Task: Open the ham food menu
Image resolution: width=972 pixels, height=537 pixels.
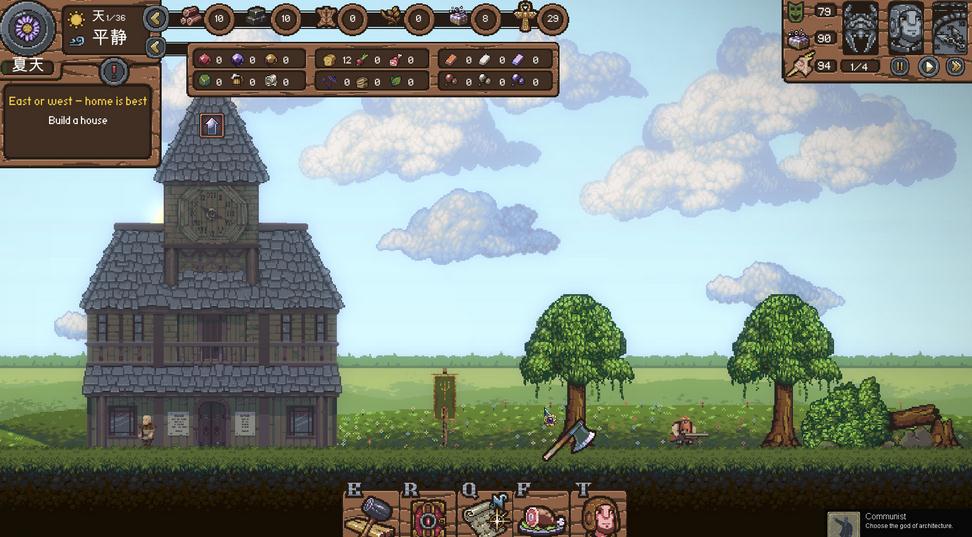Action: click(x=543, y=516)
